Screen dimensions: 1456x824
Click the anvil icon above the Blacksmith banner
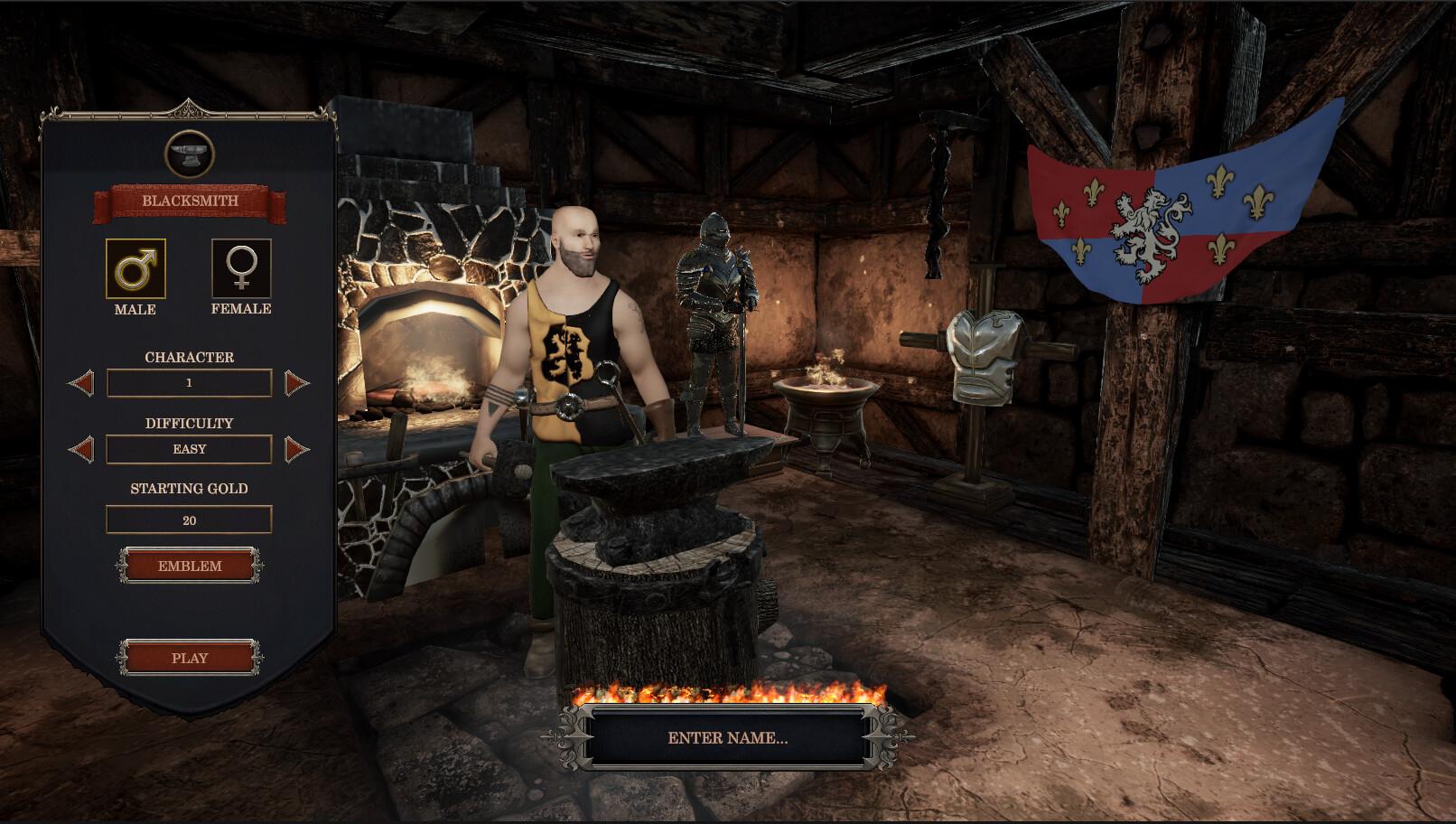pyautogui.click(x=189, y=152)
